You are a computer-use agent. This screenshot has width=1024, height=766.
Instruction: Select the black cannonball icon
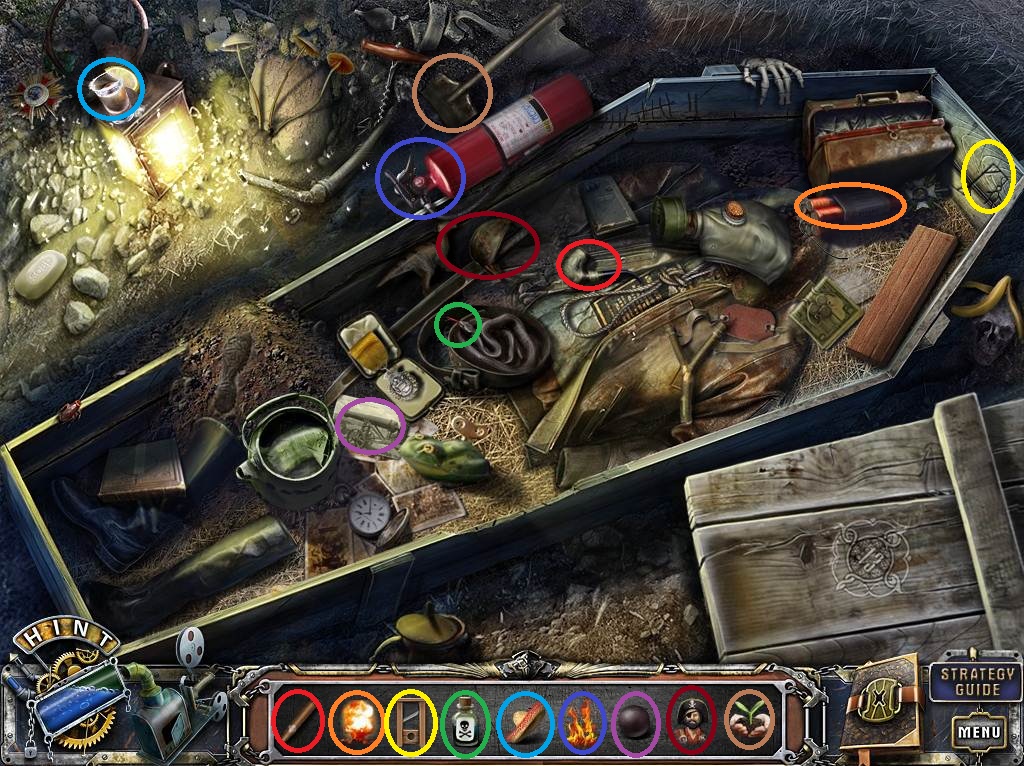tap(638, 720)
